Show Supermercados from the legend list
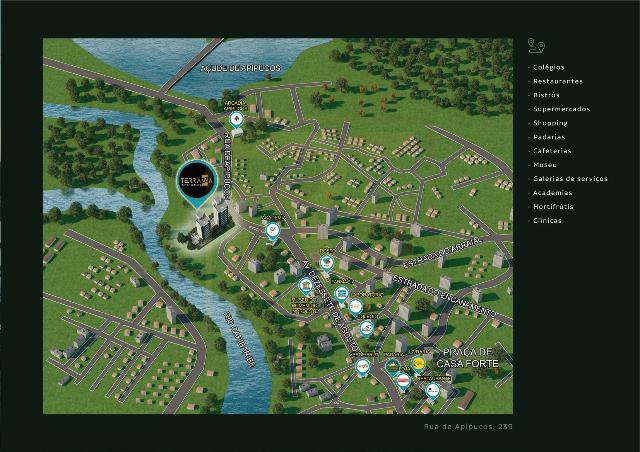The image size is (640, 452). click(561, 109)
